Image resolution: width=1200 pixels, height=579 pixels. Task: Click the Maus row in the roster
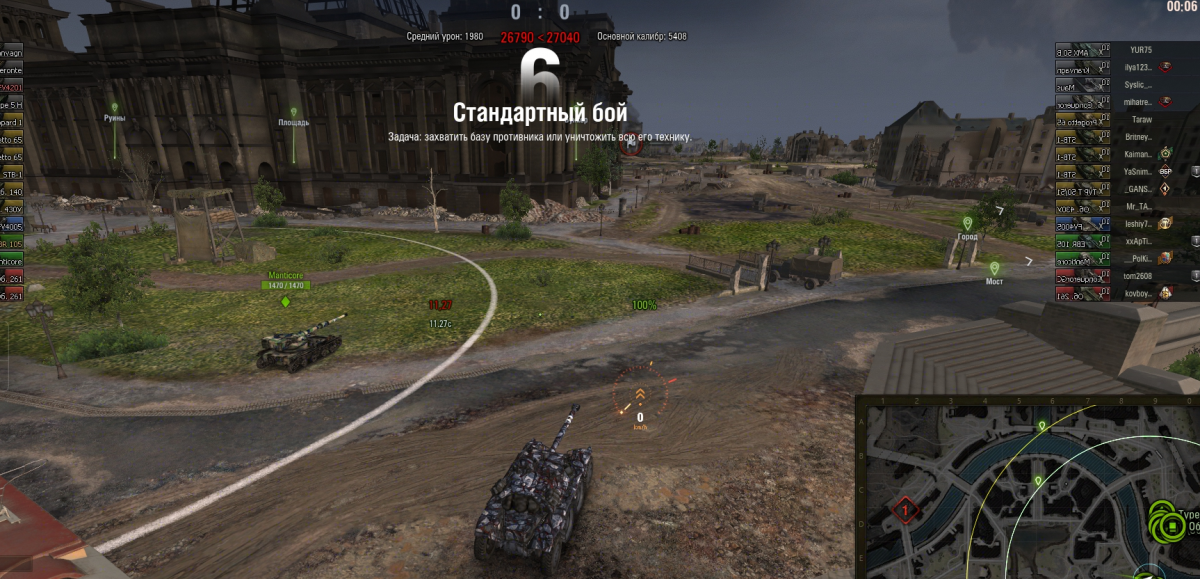[1085, 84]
